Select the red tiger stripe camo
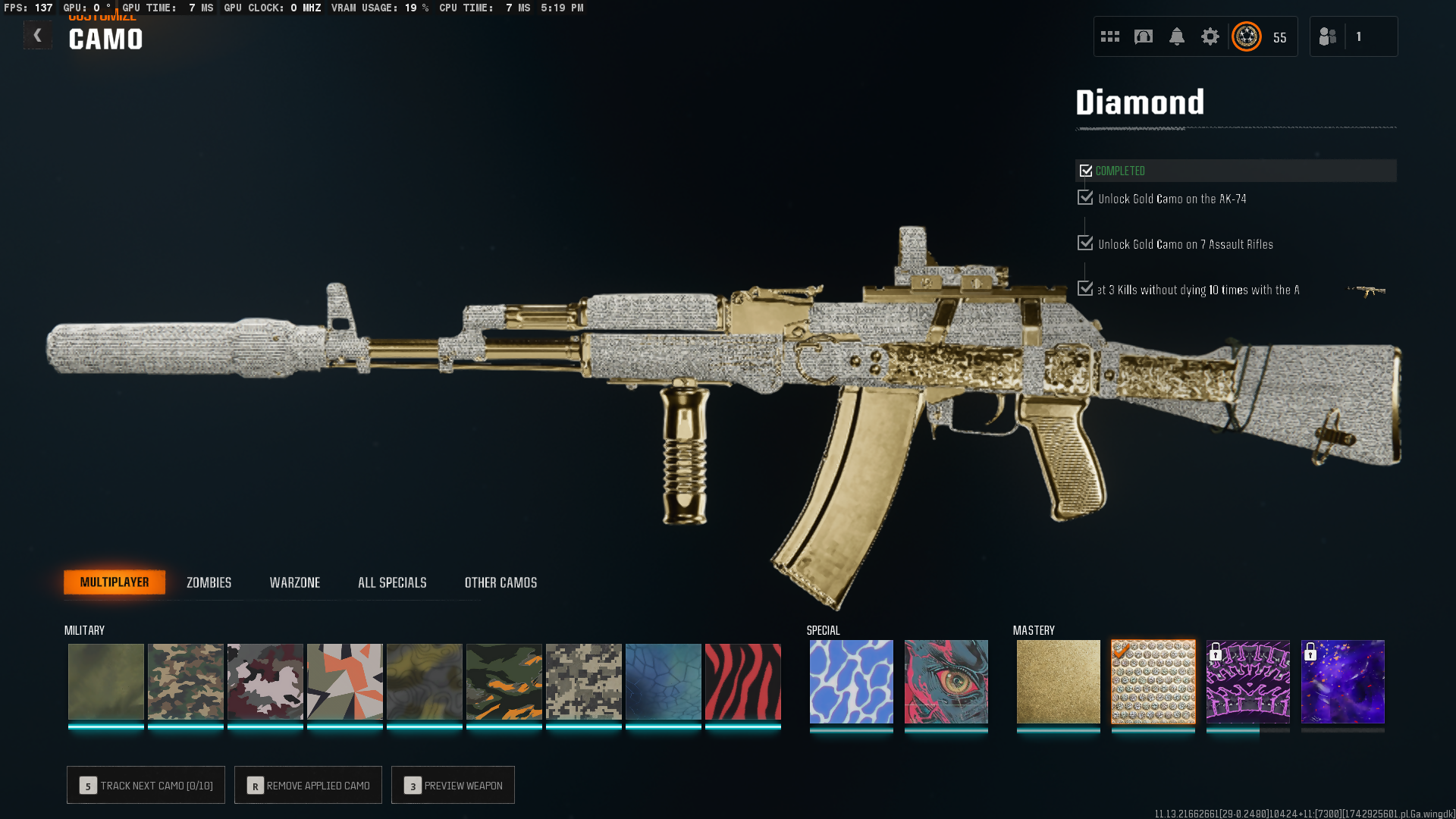Viewport: 1456px width, 819px height. point(742,682)
